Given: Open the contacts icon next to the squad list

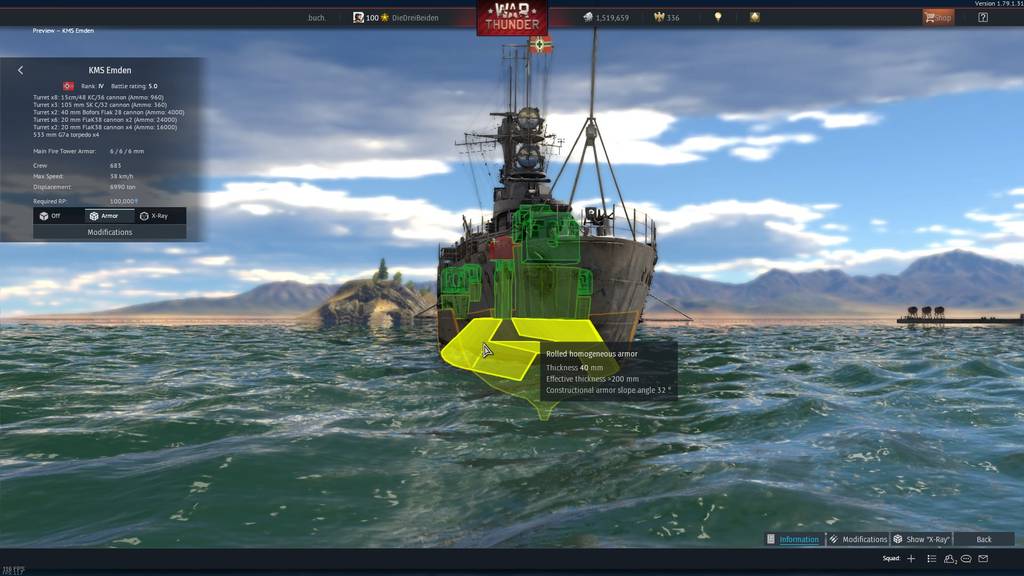Looking at the screenshot, I should click(950, 558).
